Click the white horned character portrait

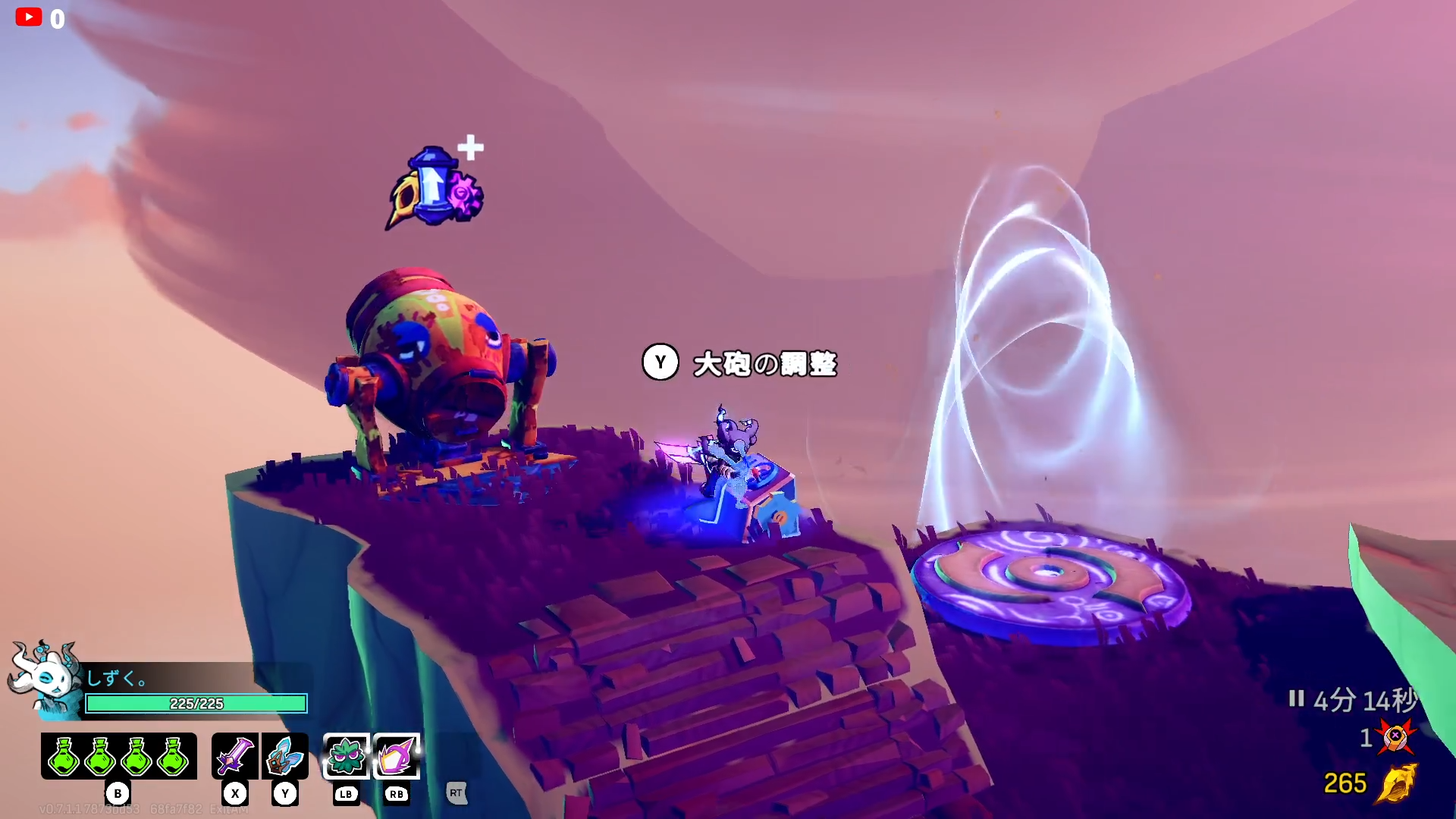pos(45,677)
